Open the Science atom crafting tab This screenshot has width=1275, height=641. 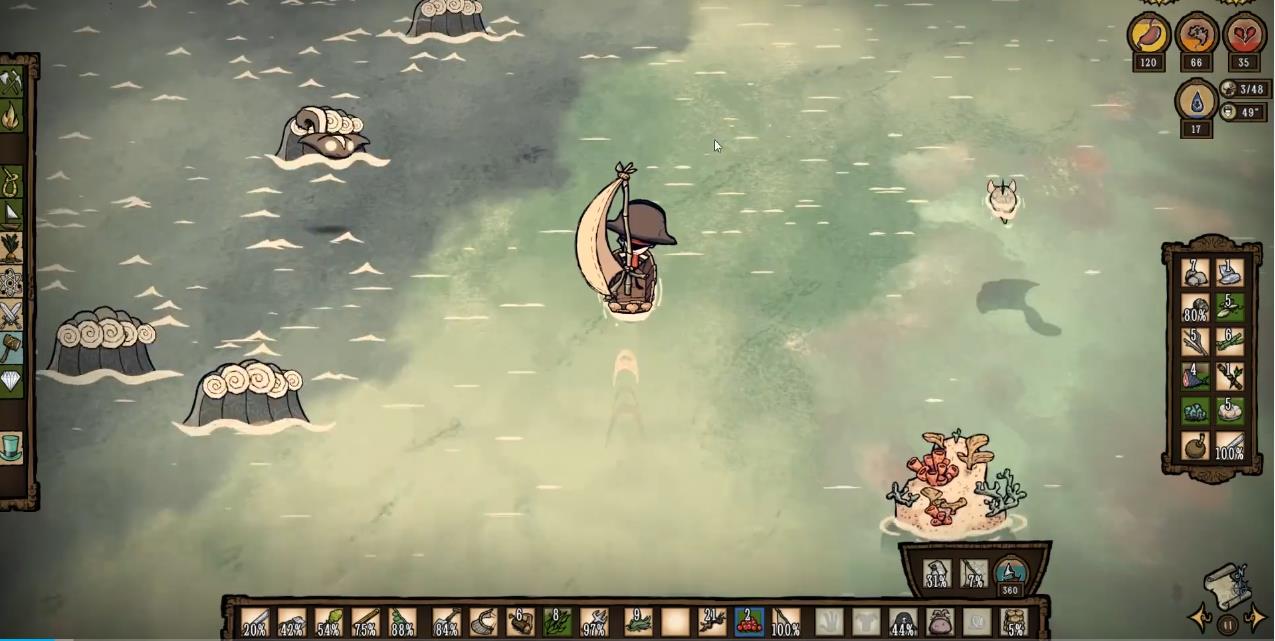coord(12,282)
